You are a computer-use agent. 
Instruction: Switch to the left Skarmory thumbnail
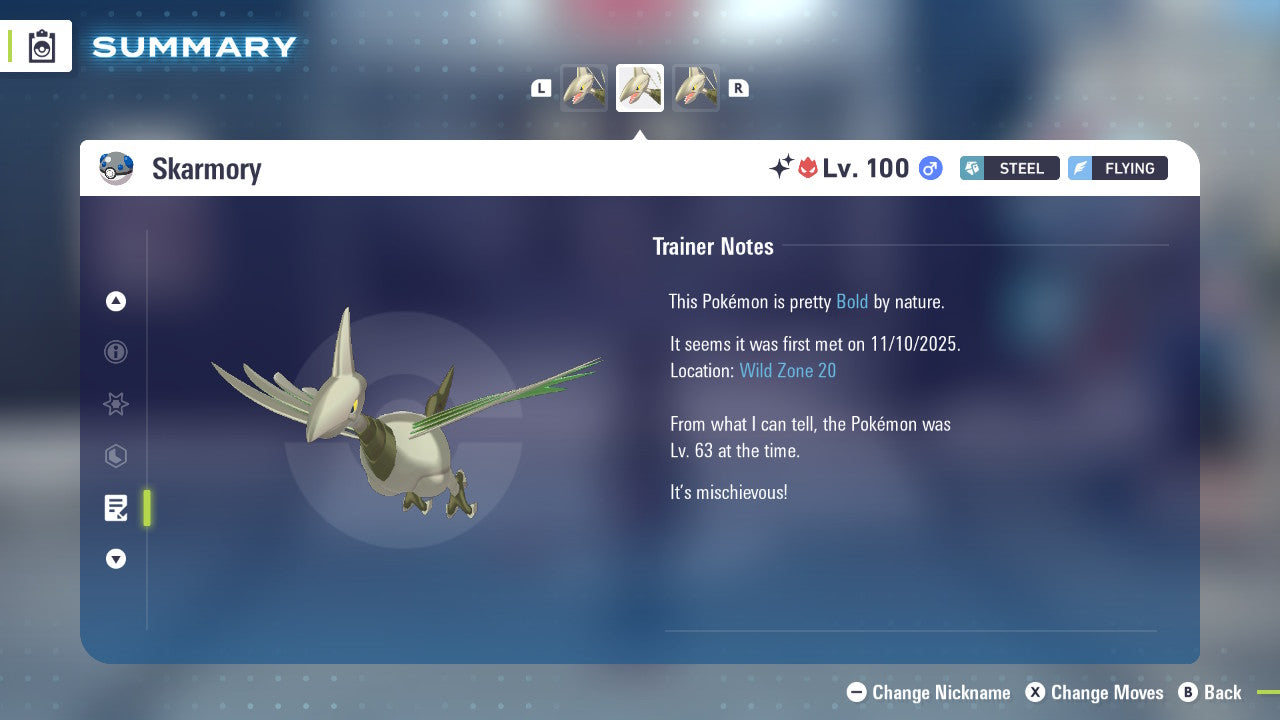pyautogui.click(x=584, y=88)
